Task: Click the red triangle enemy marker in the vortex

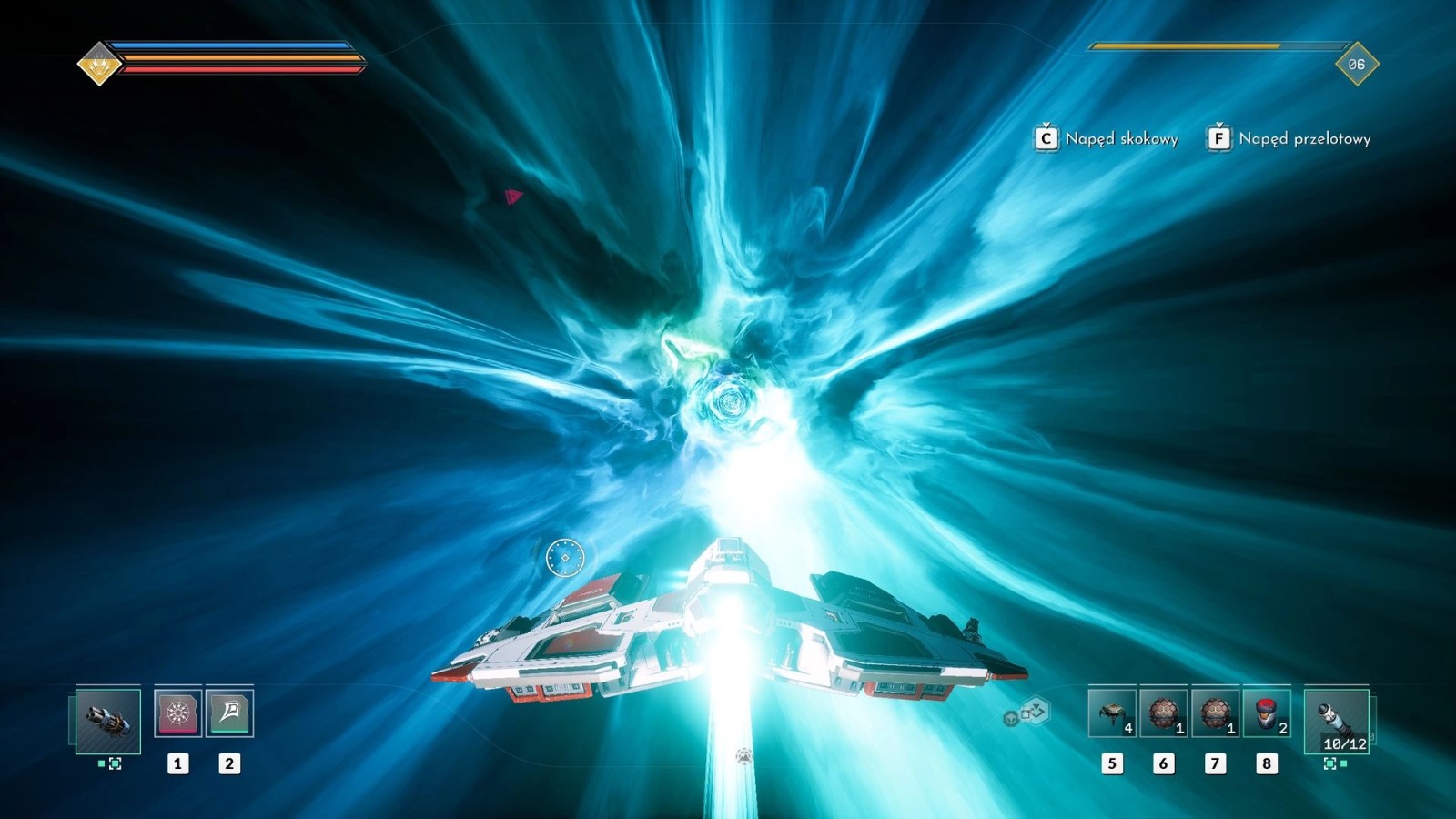Action: point(510,195)
